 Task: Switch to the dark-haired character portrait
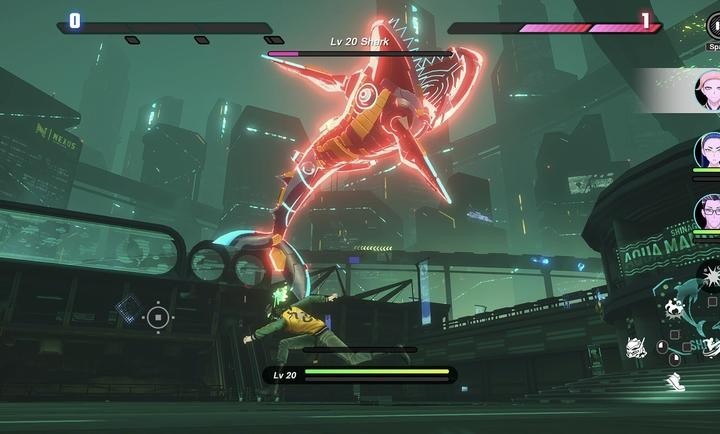707,151
